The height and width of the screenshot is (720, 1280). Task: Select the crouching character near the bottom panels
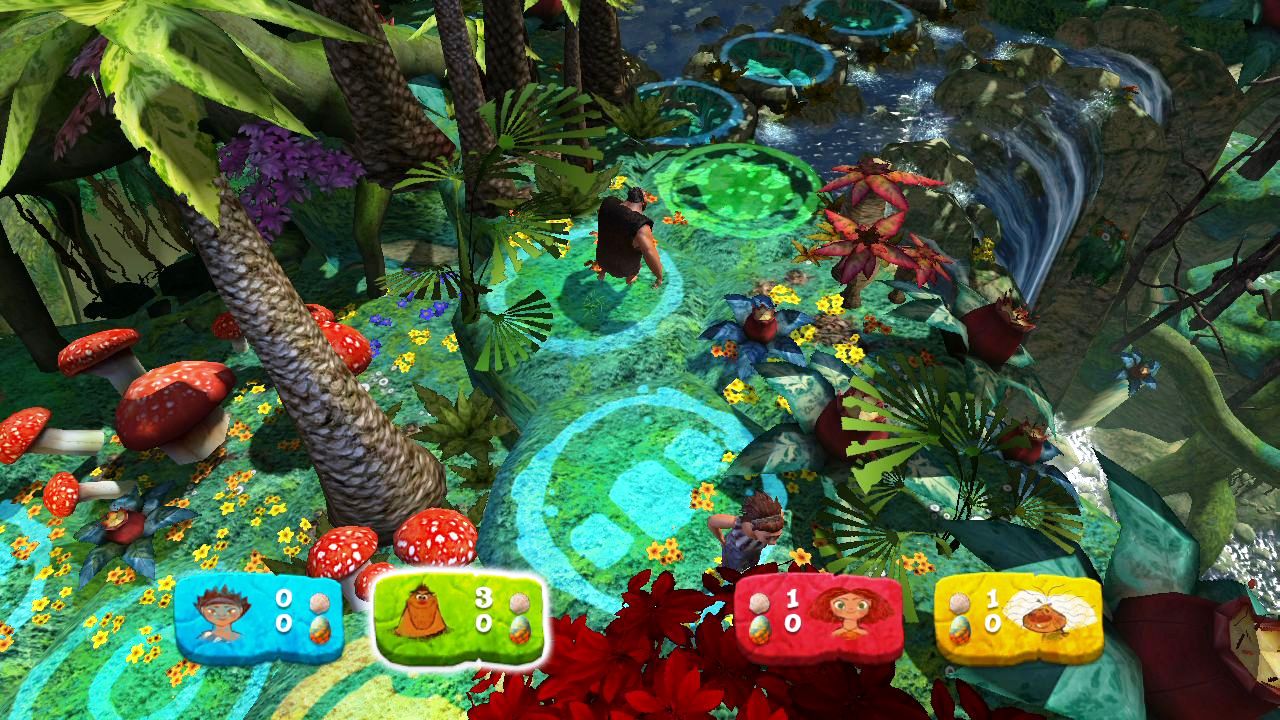pyautogui.click(x=745, y=530)
